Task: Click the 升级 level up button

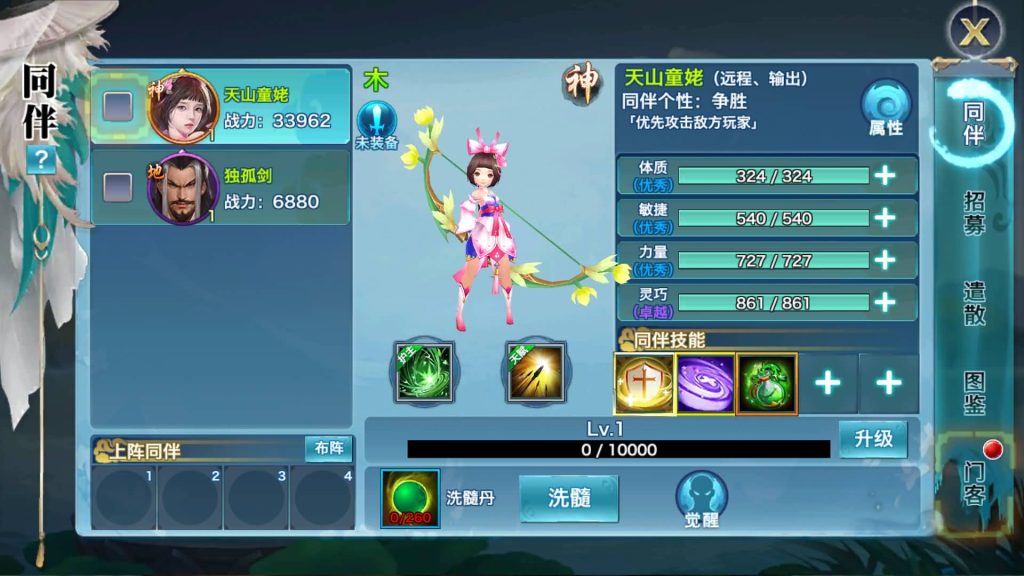Action: 872,439
